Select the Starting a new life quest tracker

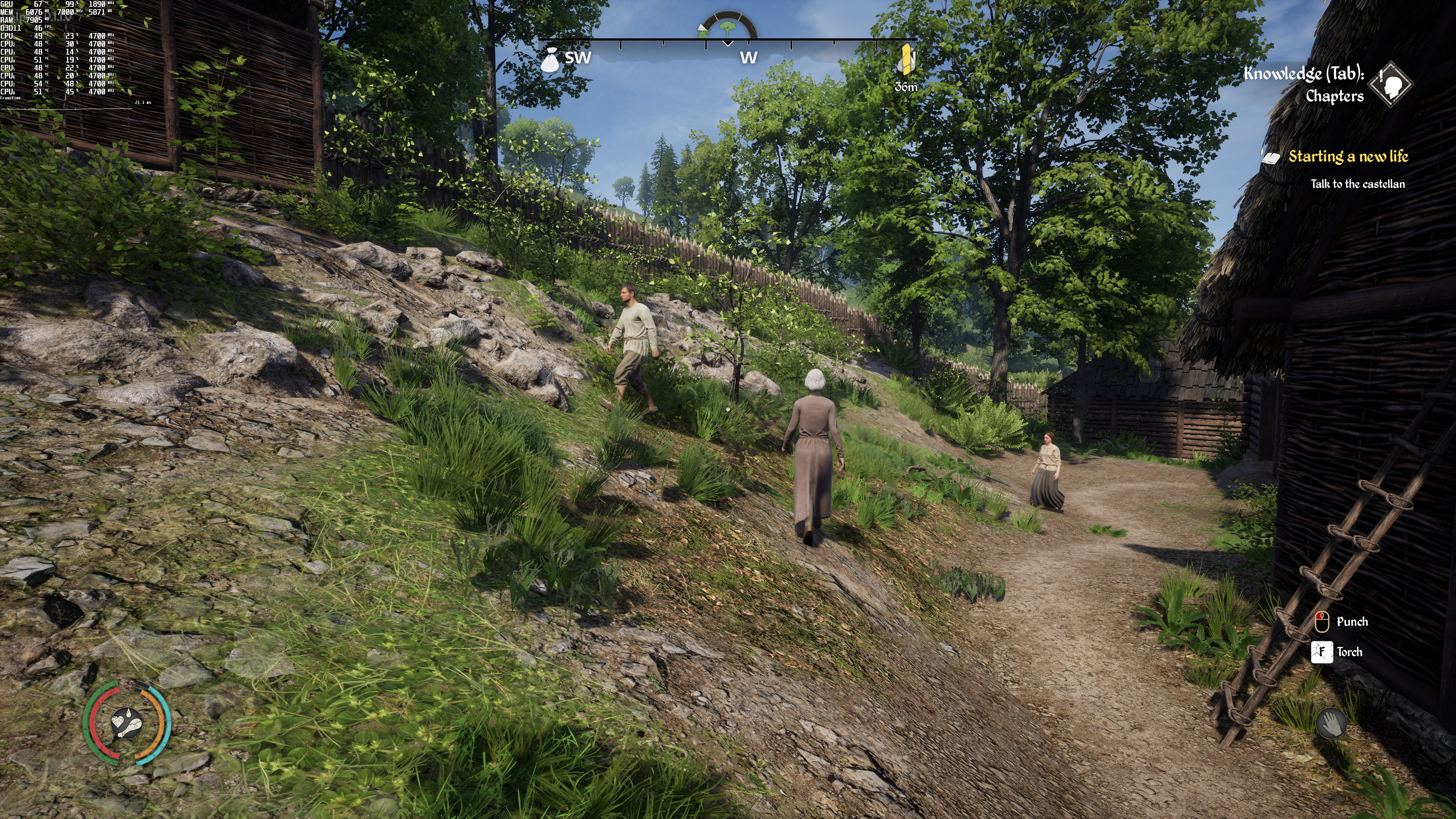click(1348, 157)
